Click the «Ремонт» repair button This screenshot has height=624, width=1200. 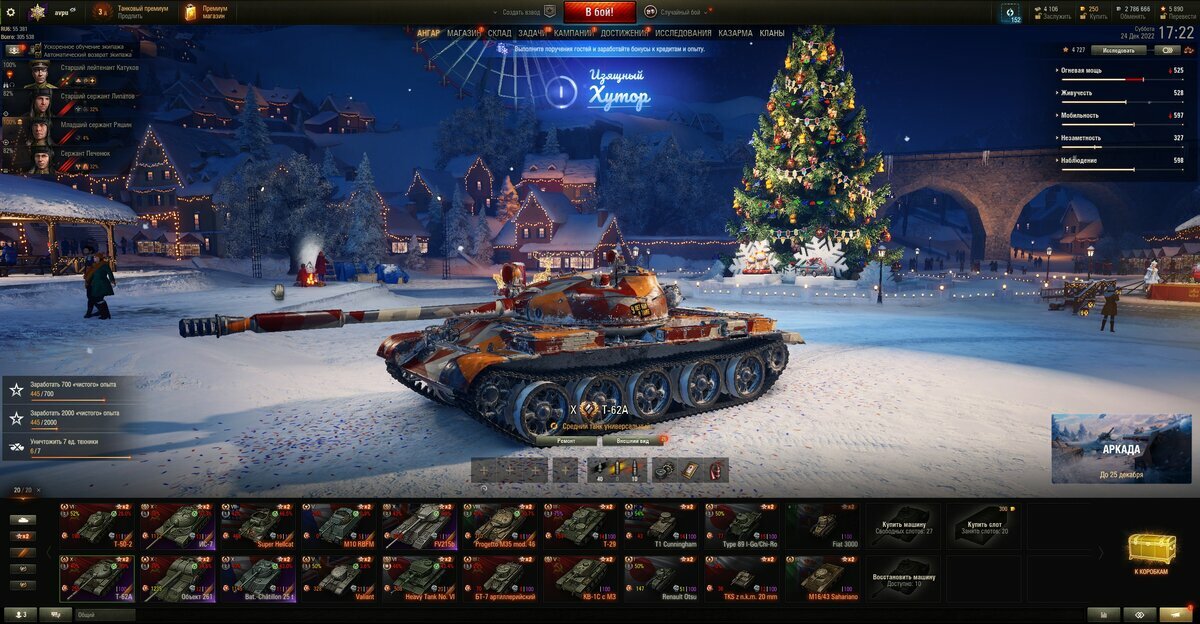click(565, 440)
